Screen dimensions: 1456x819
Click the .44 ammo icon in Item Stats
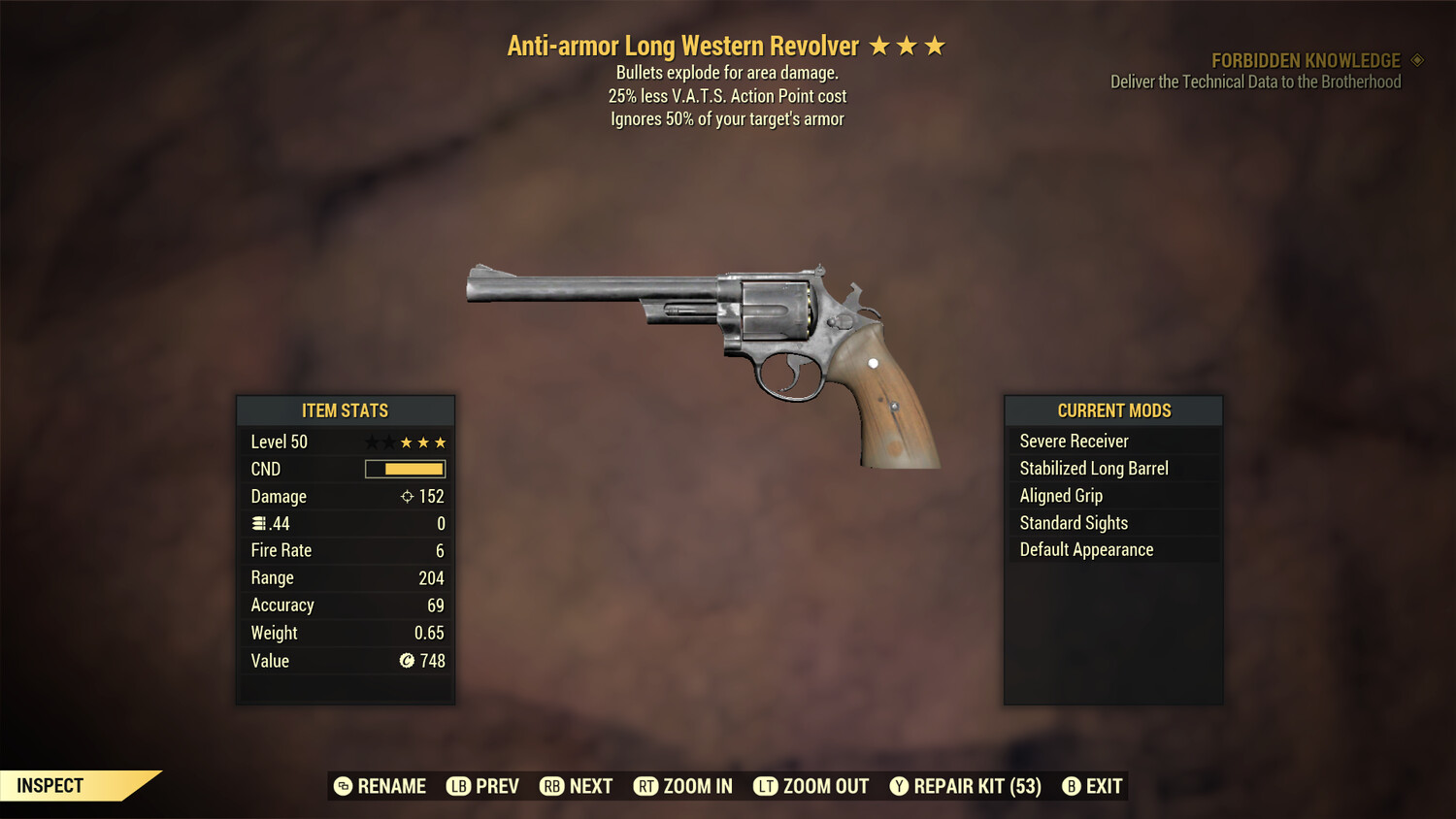258,523
